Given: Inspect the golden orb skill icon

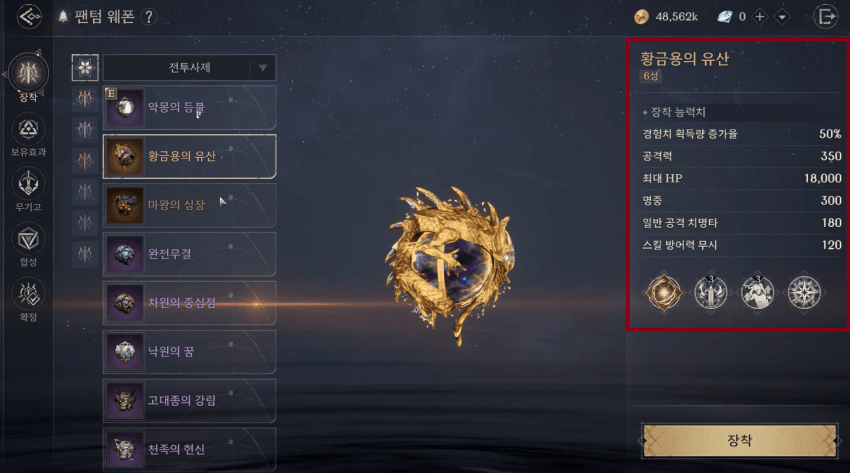Looking at the screenshot, I should click(x=663, y=292).
